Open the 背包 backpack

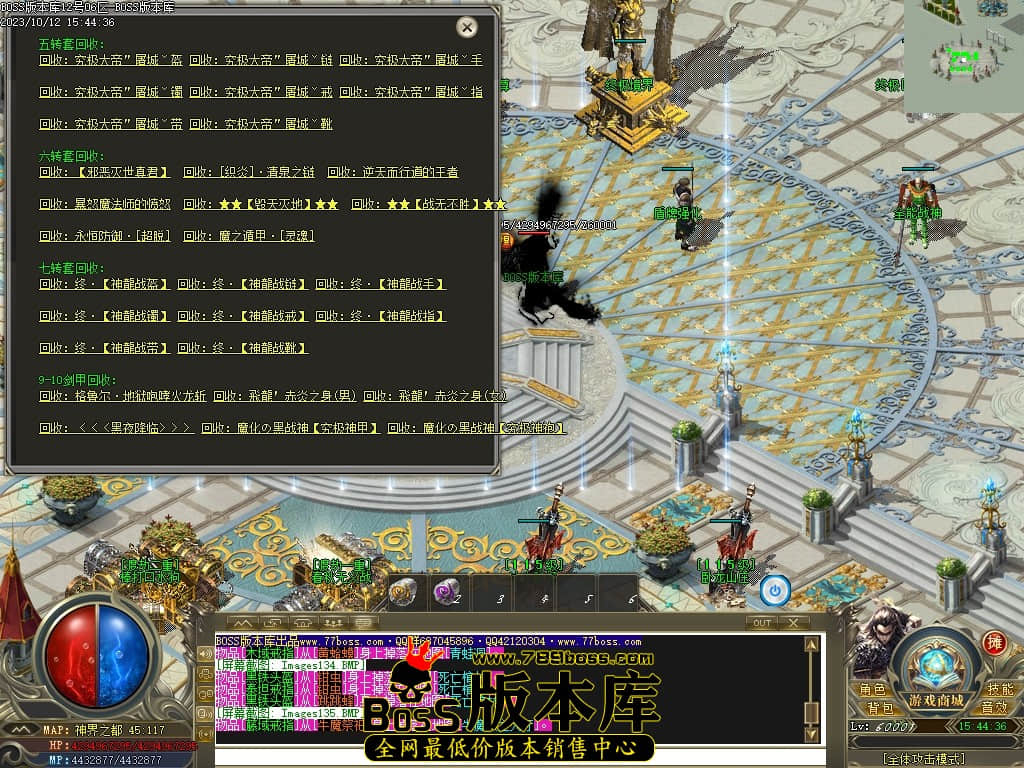[x=879, y=708]
